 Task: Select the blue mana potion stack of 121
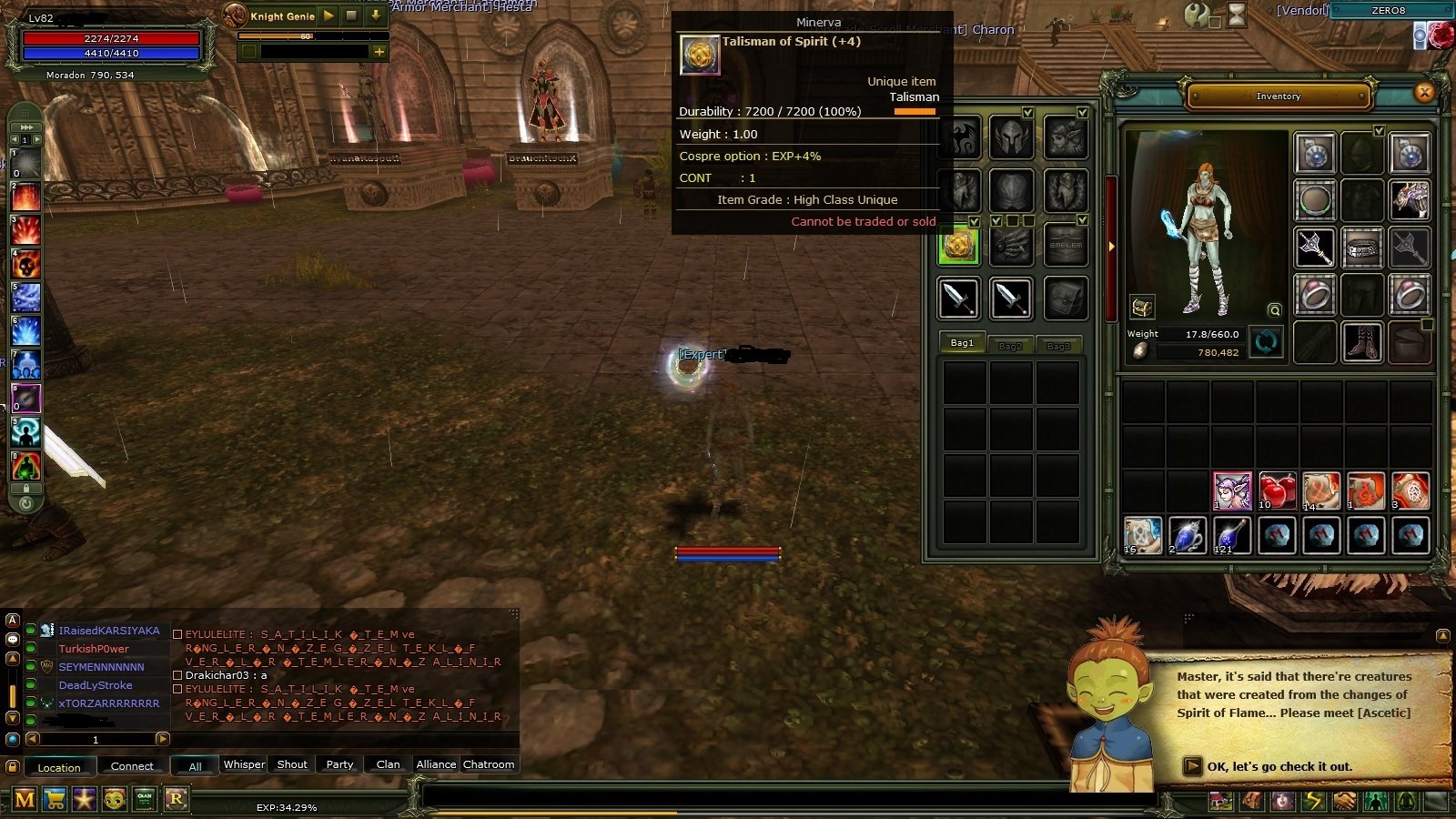[1231, 536]
